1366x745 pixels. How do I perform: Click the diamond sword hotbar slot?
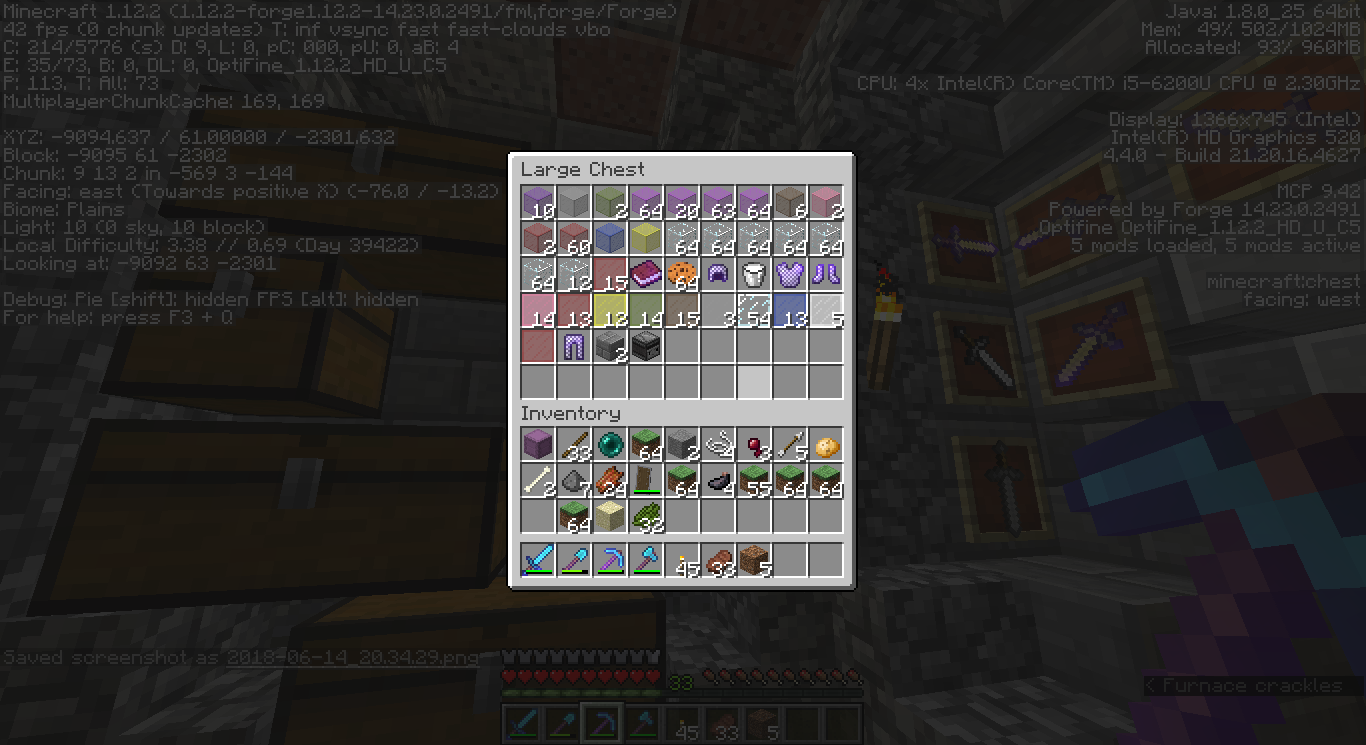point(538,560)
